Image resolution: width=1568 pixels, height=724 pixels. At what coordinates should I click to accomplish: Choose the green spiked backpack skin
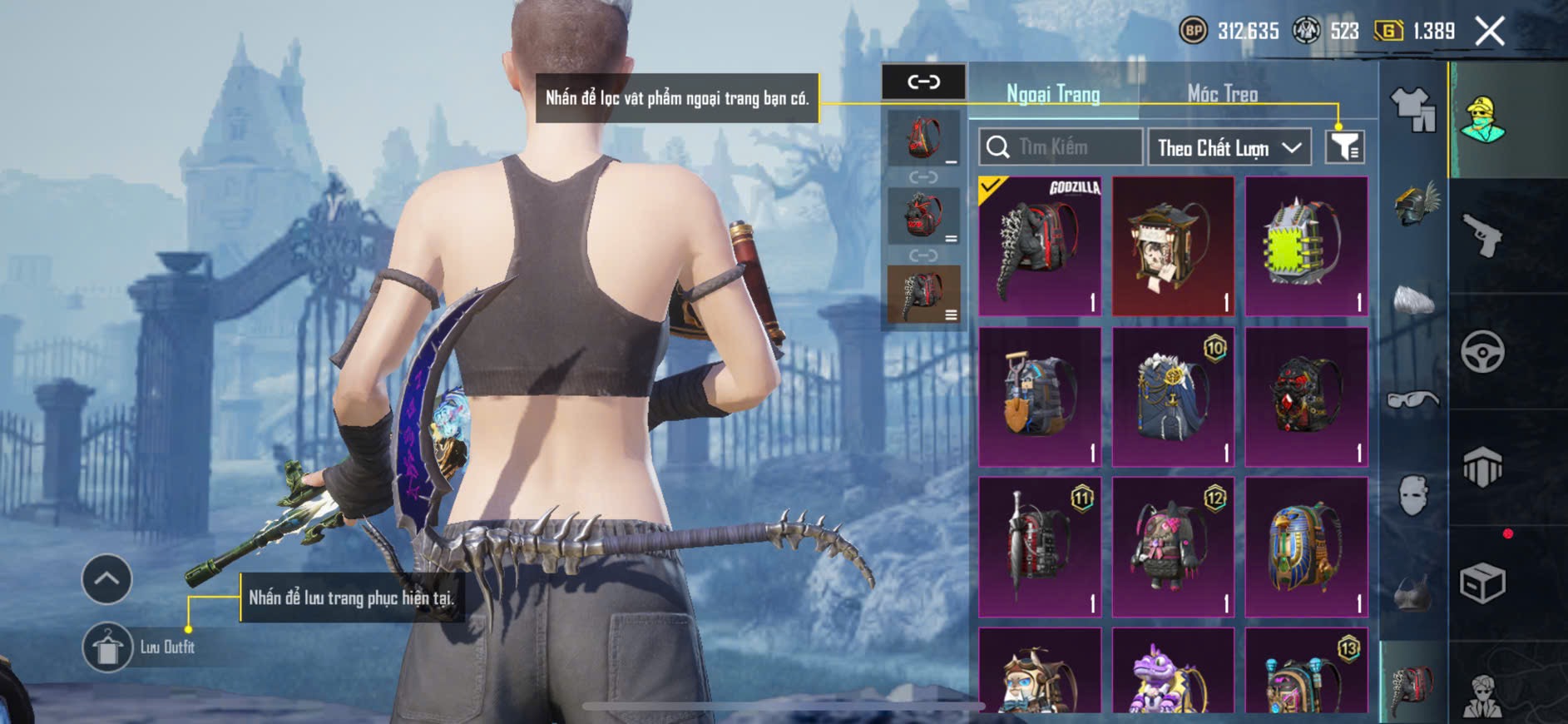pyautogui.click(x=1306, y=246)
